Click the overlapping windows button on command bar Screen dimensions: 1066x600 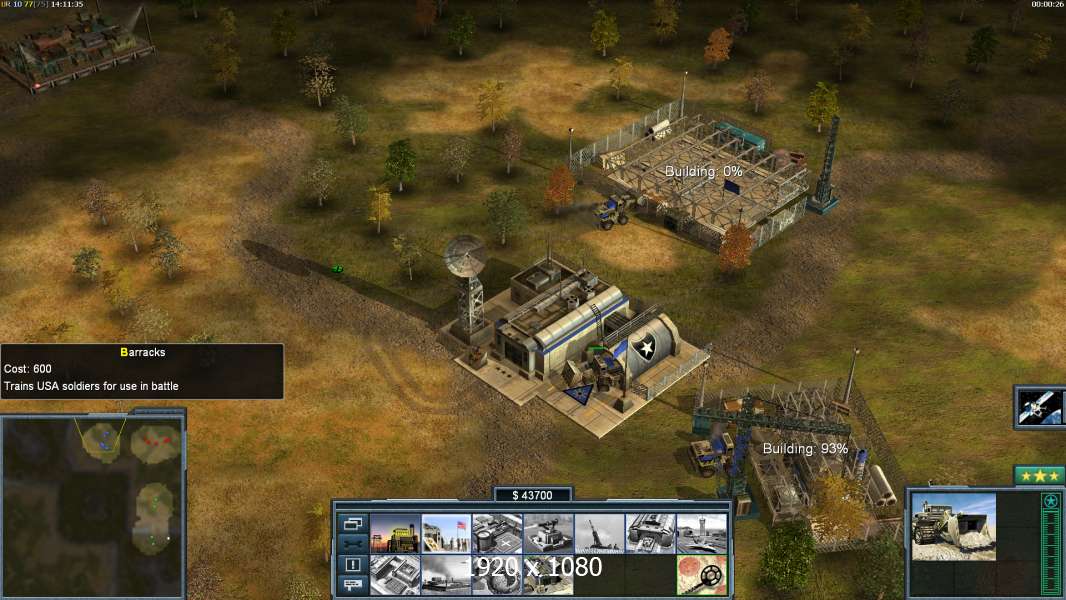click(353, 523)
